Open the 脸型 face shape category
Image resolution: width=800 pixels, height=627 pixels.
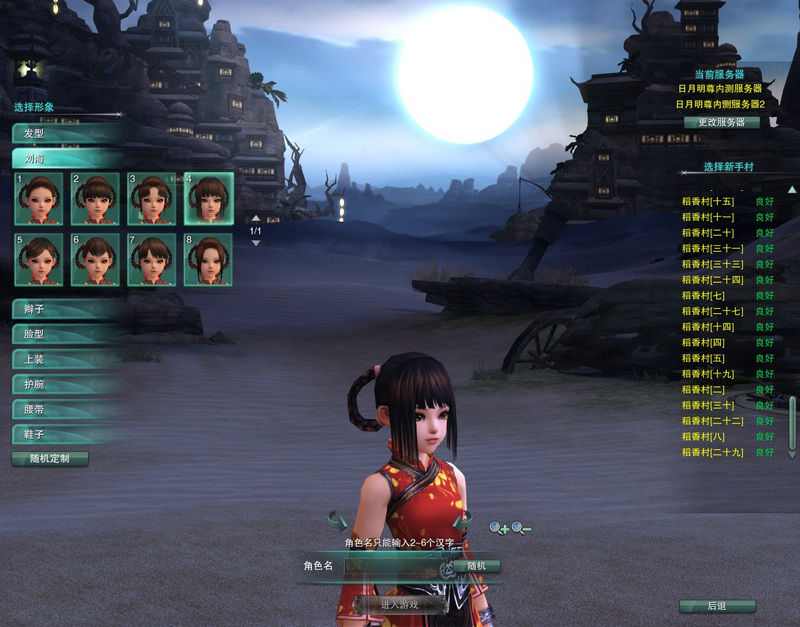pos(65,334)
